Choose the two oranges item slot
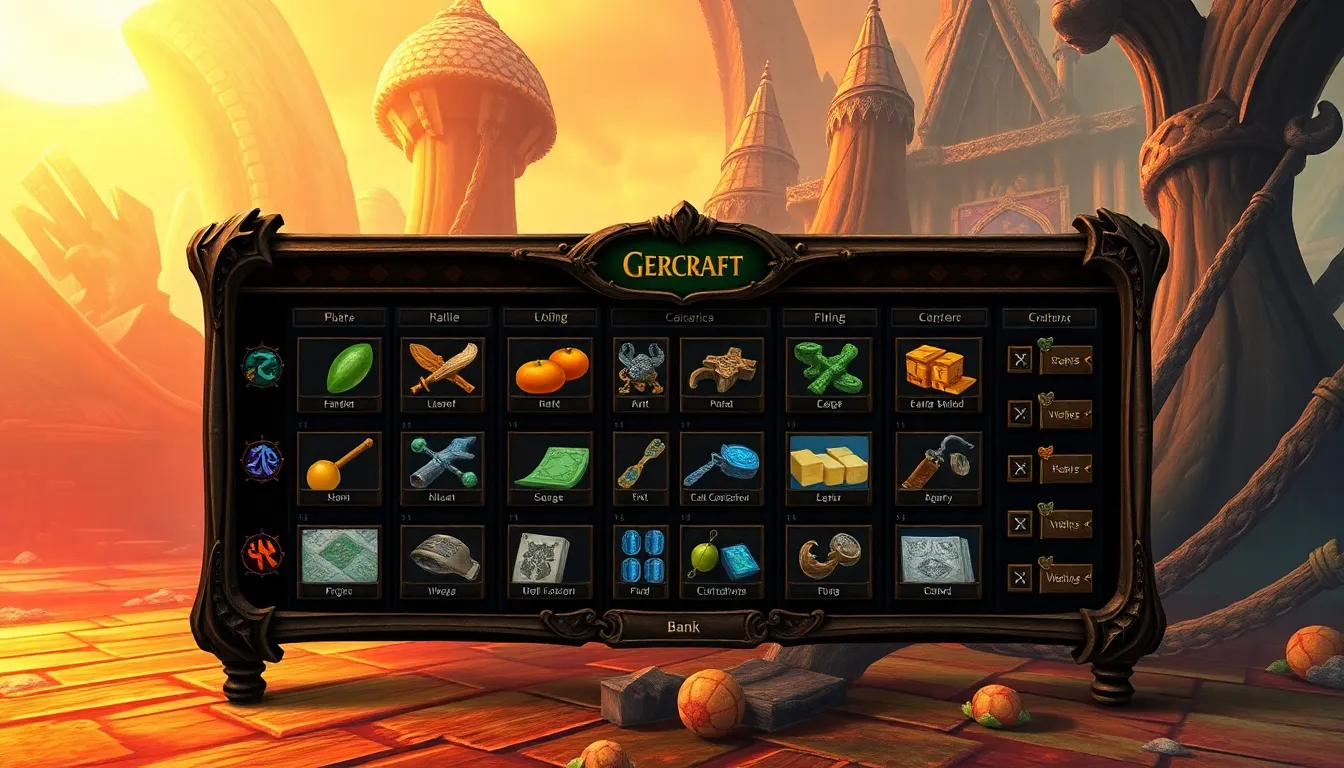Viewport: 1344px width, 768px height. pos(550,368)
